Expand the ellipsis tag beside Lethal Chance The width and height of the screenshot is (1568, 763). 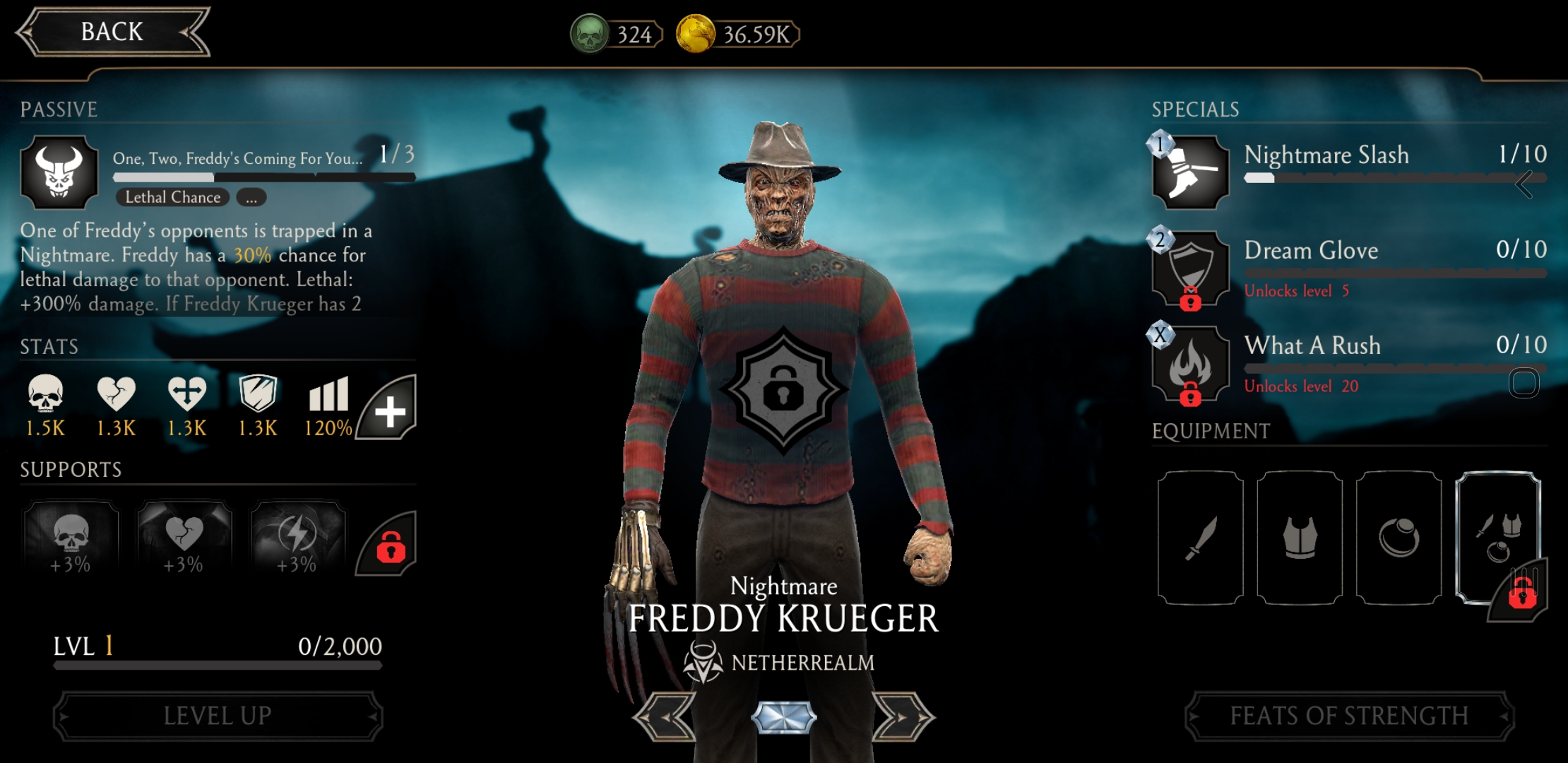(251, 198)
